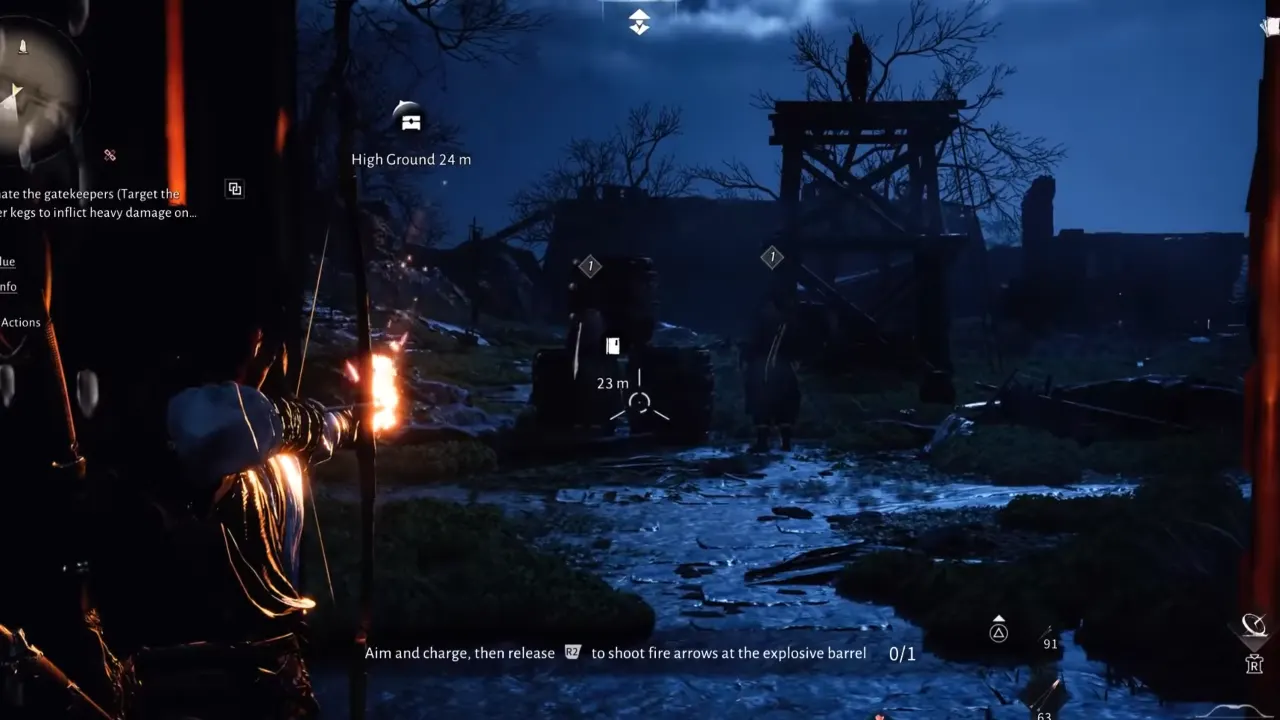Click the High Ground 24 m label
The image size is (1280, 720).
click(x=409, y=159)
